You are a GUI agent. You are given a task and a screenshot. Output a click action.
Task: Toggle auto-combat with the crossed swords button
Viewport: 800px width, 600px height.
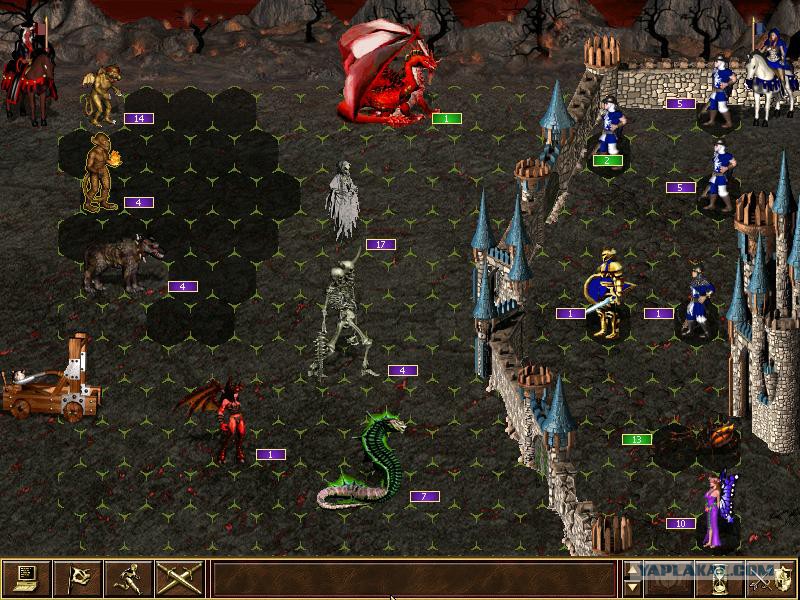pyautogui.click(x=180, y=578)
